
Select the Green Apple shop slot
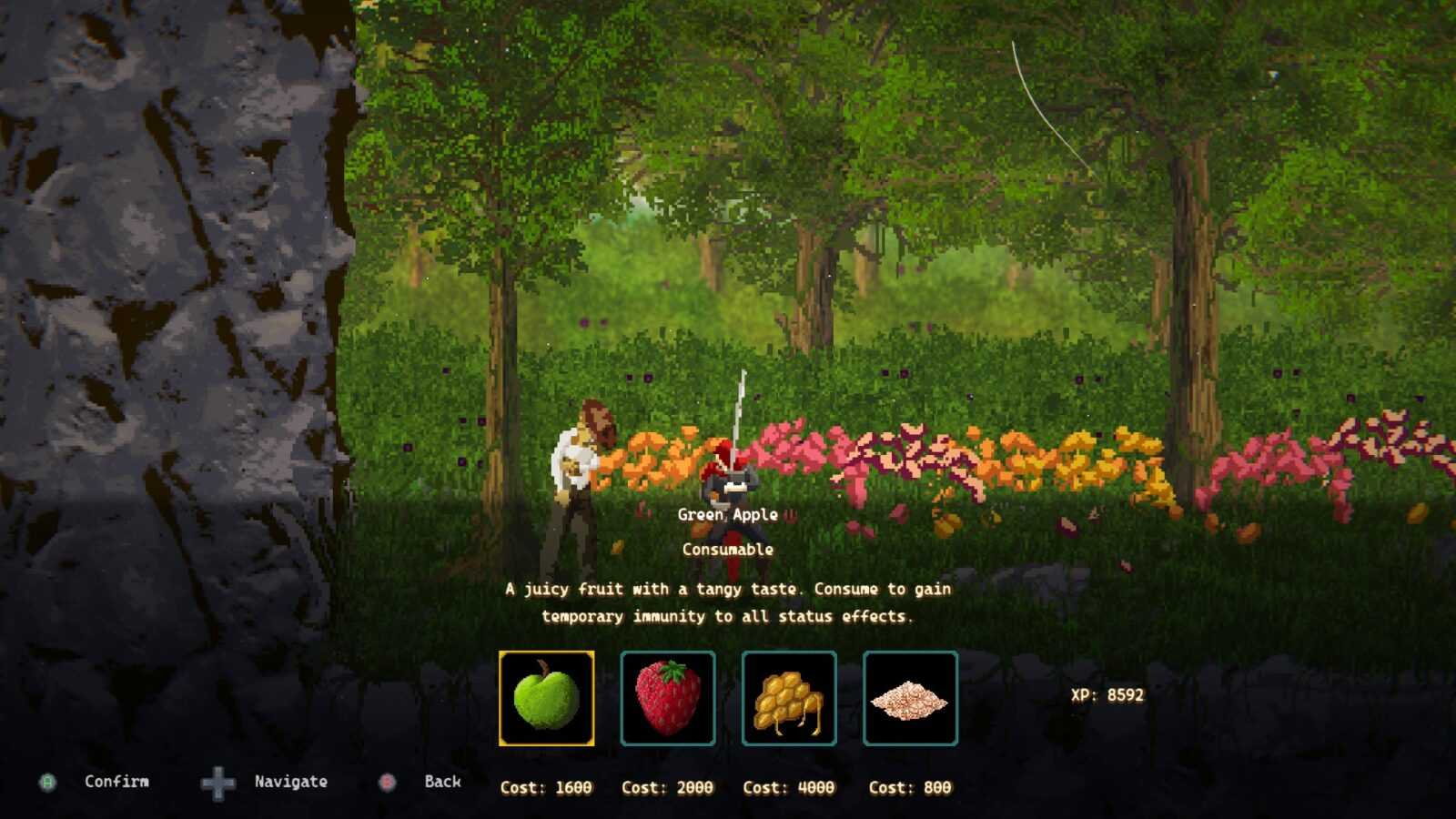pos(546,698)
